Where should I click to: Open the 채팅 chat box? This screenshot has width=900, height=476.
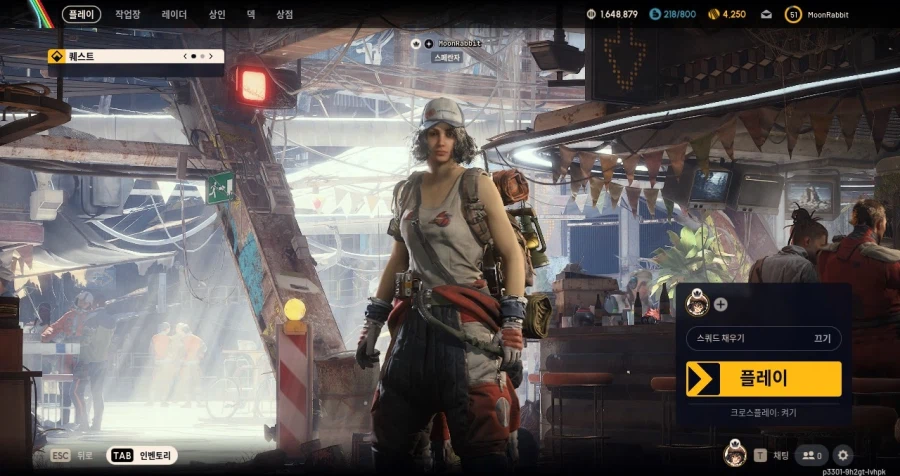coord(770,455)
